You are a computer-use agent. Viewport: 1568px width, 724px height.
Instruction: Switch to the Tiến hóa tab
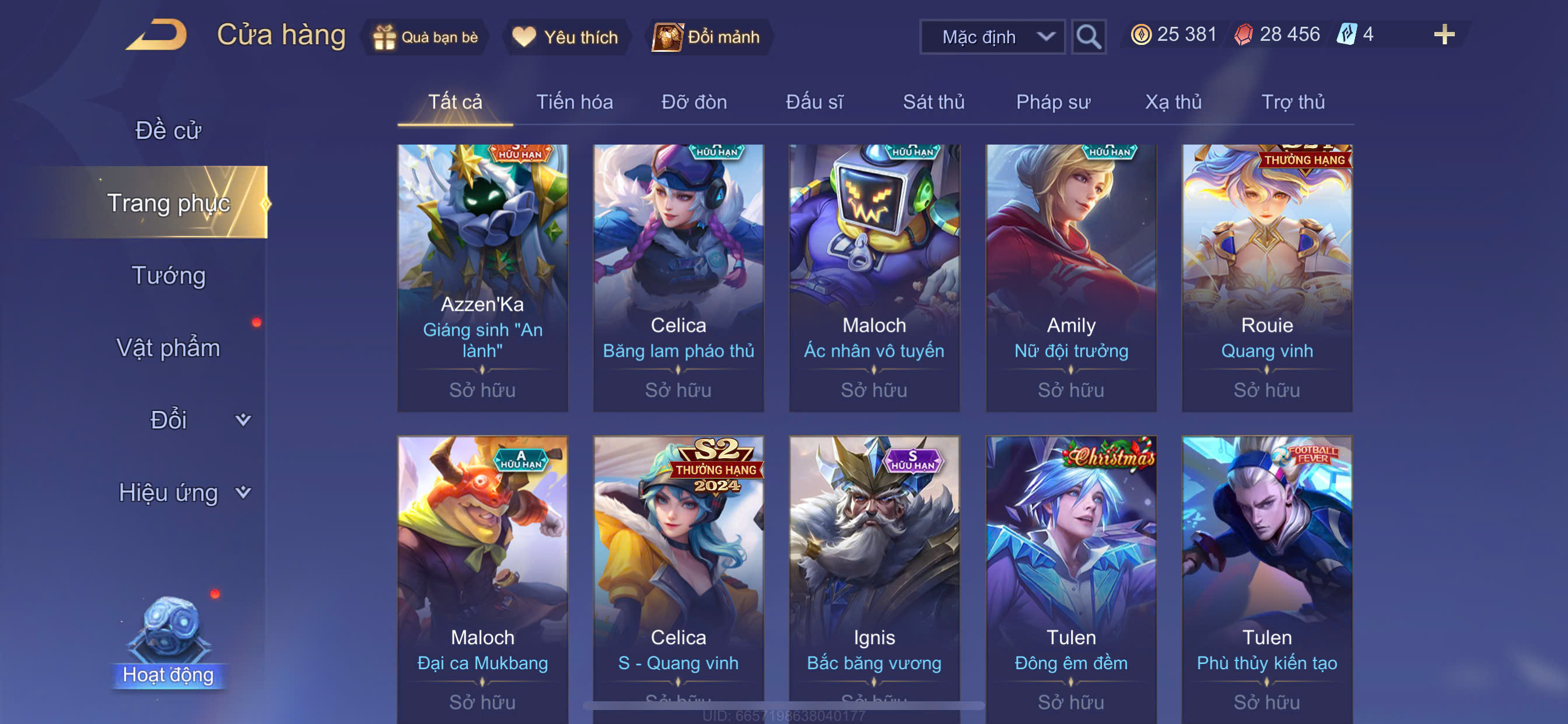(574, 102)
